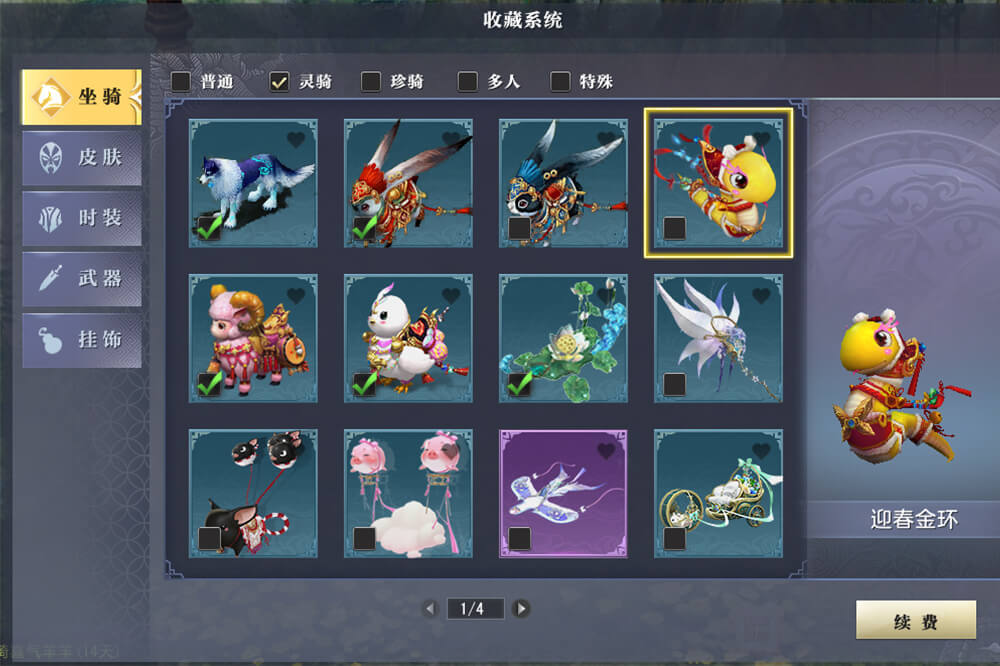
Task: Open the 皮肤 skins tab
Action: coord(81,158)
